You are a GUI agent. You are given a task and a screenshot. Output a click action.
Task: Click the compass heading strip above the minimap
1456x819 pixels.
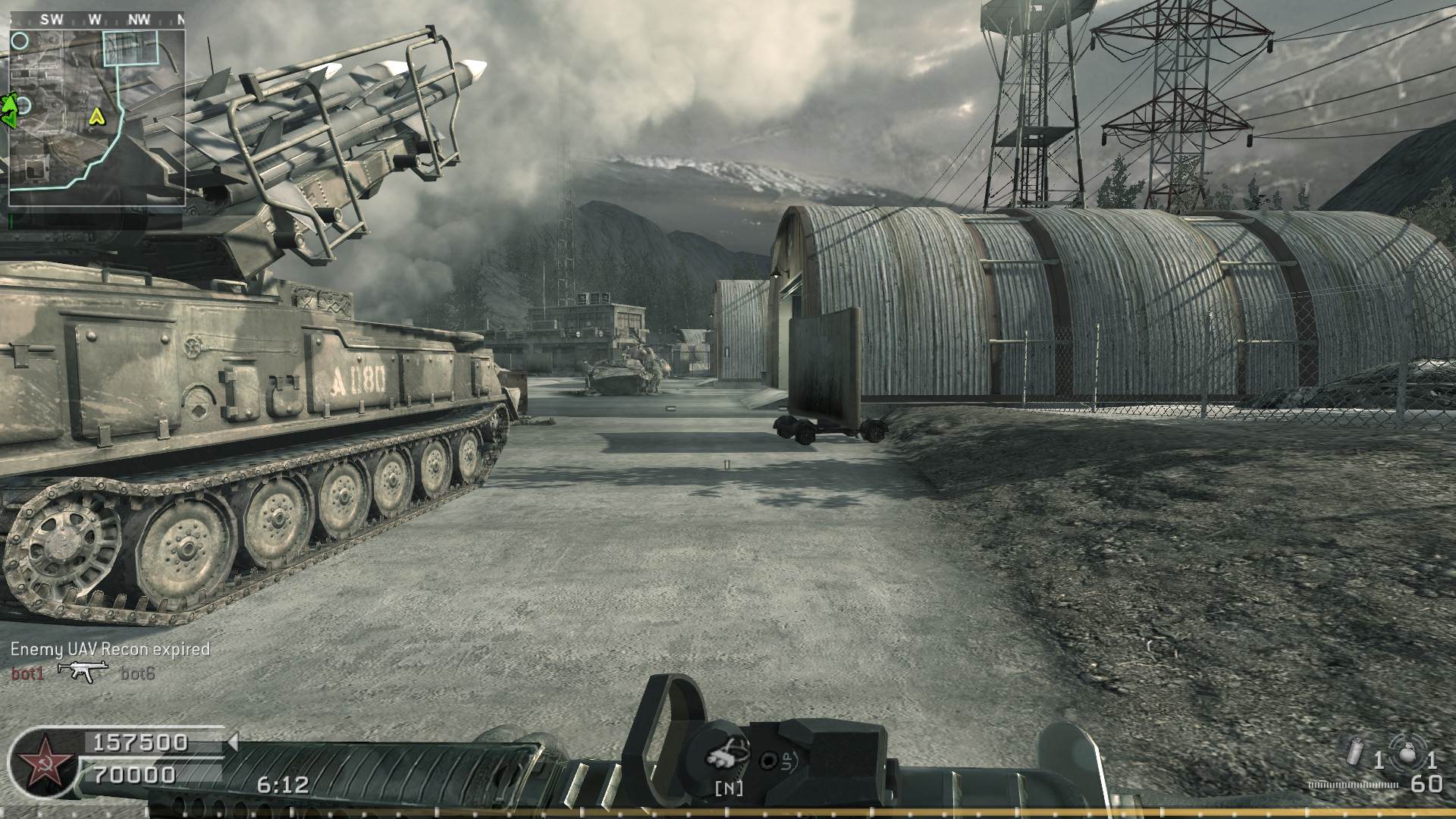pos(96,20)
